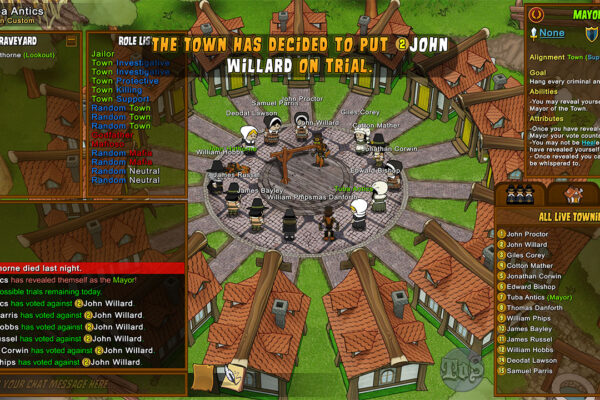600x400 pixels.
Task: Switch to the living townies tab
Action: click(x=518, y=195)
